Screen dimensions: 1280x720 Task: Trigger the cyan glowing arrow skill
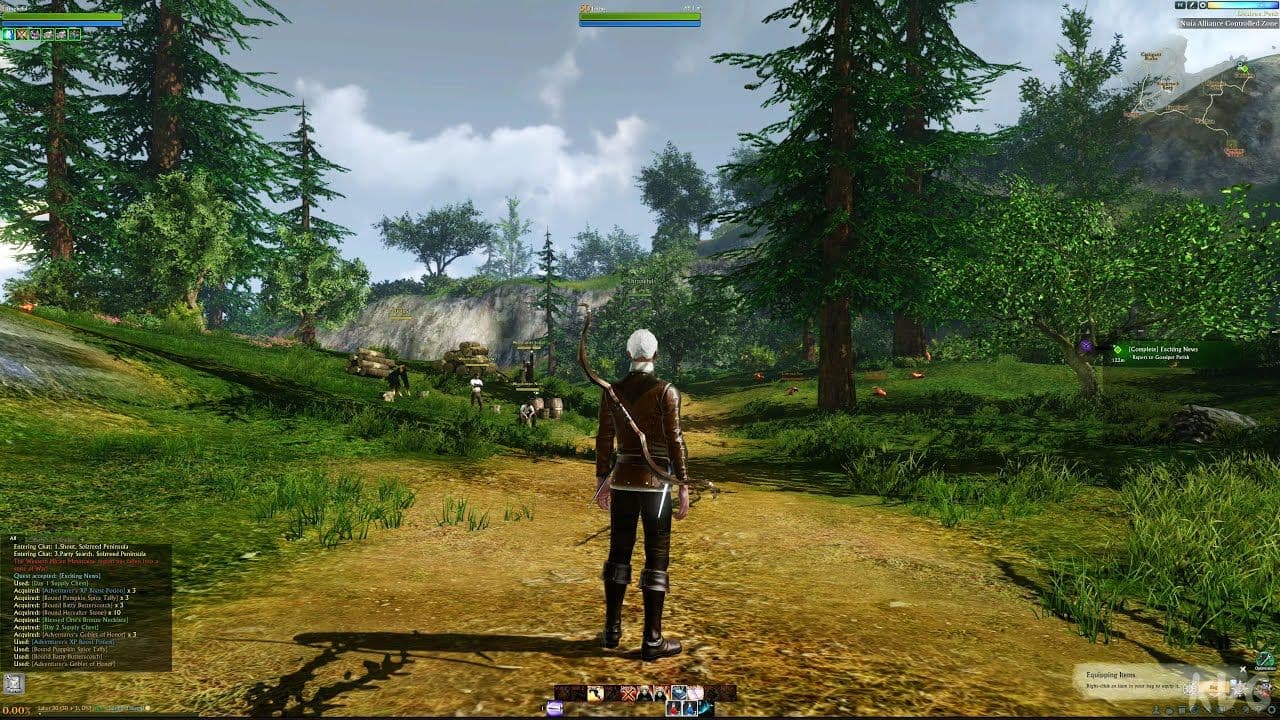point(707,709)
